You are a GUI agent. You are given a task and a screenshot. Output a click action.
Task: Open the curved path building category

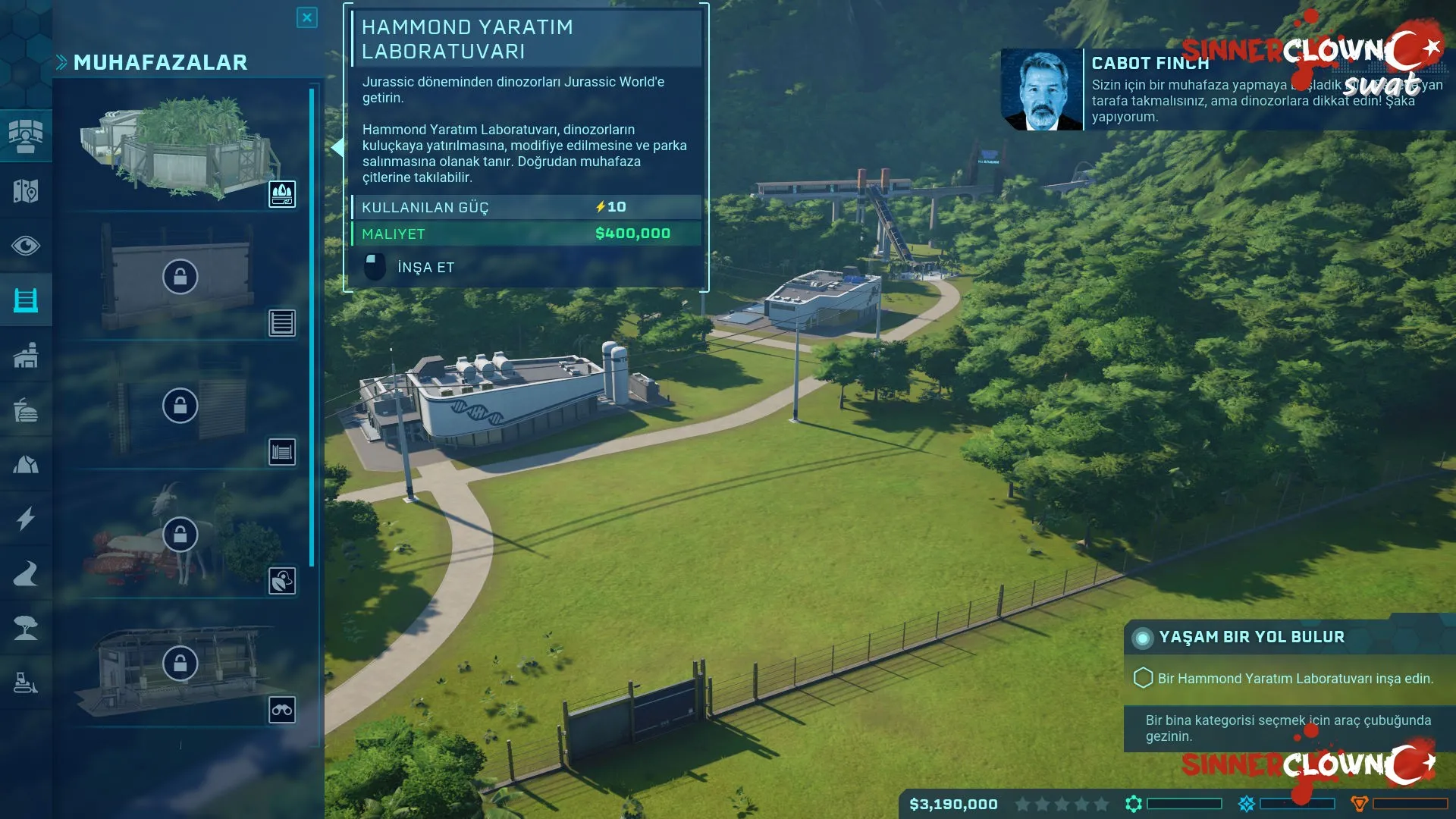[26, 574]
